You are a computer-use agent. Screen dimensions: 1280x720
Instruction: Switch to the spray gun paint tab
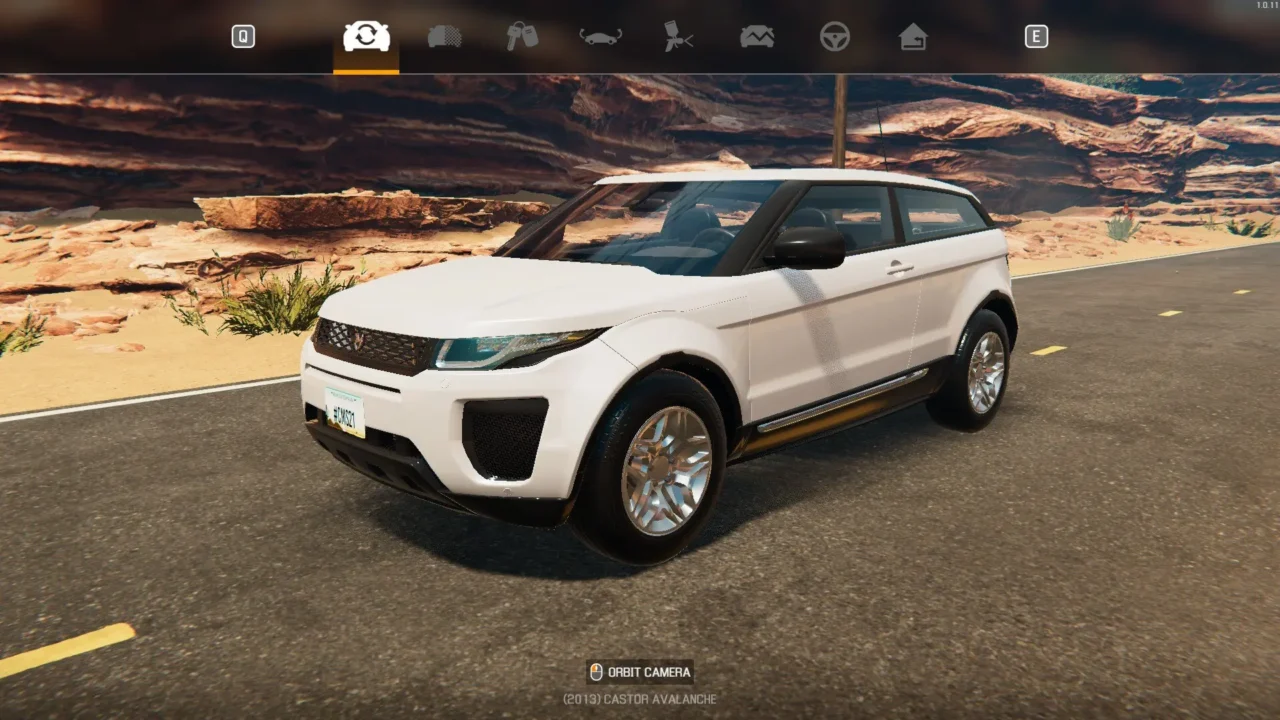click(x=679, y=37)
